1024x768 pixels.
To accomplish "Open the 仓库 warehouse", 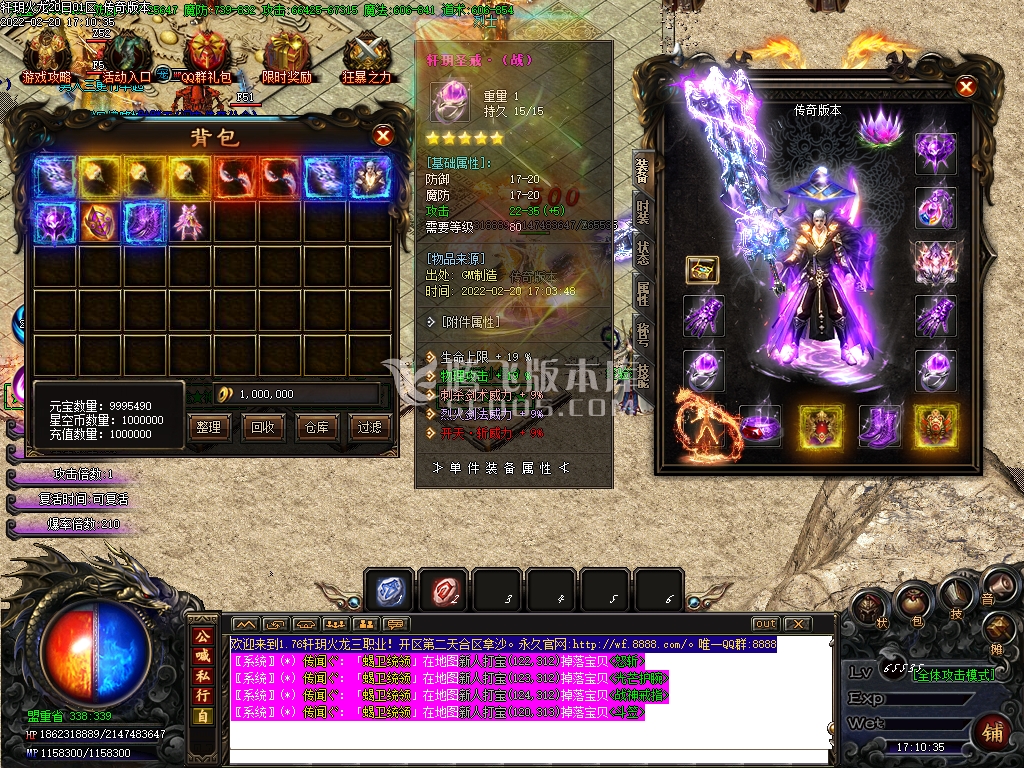I will [x=316, y=427].
